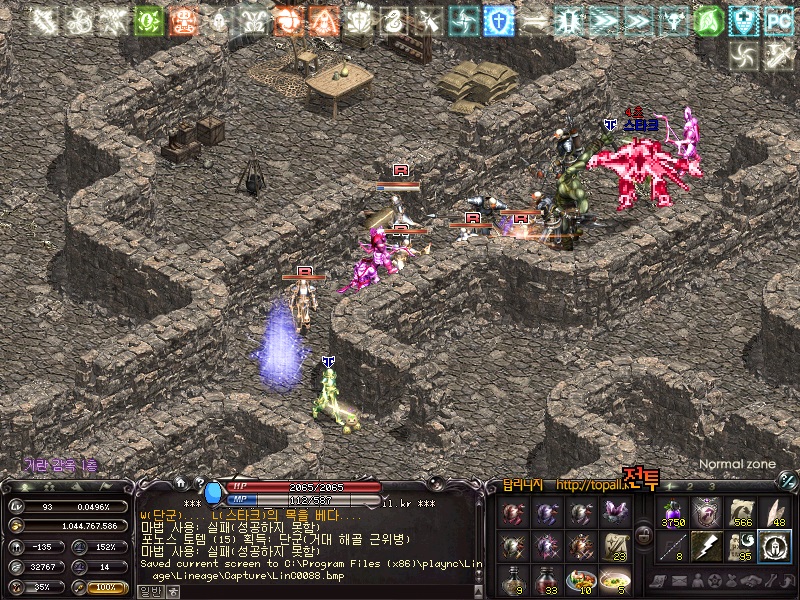
Task: Use the feather item with 48 count
Action: [x=774, y=513]
